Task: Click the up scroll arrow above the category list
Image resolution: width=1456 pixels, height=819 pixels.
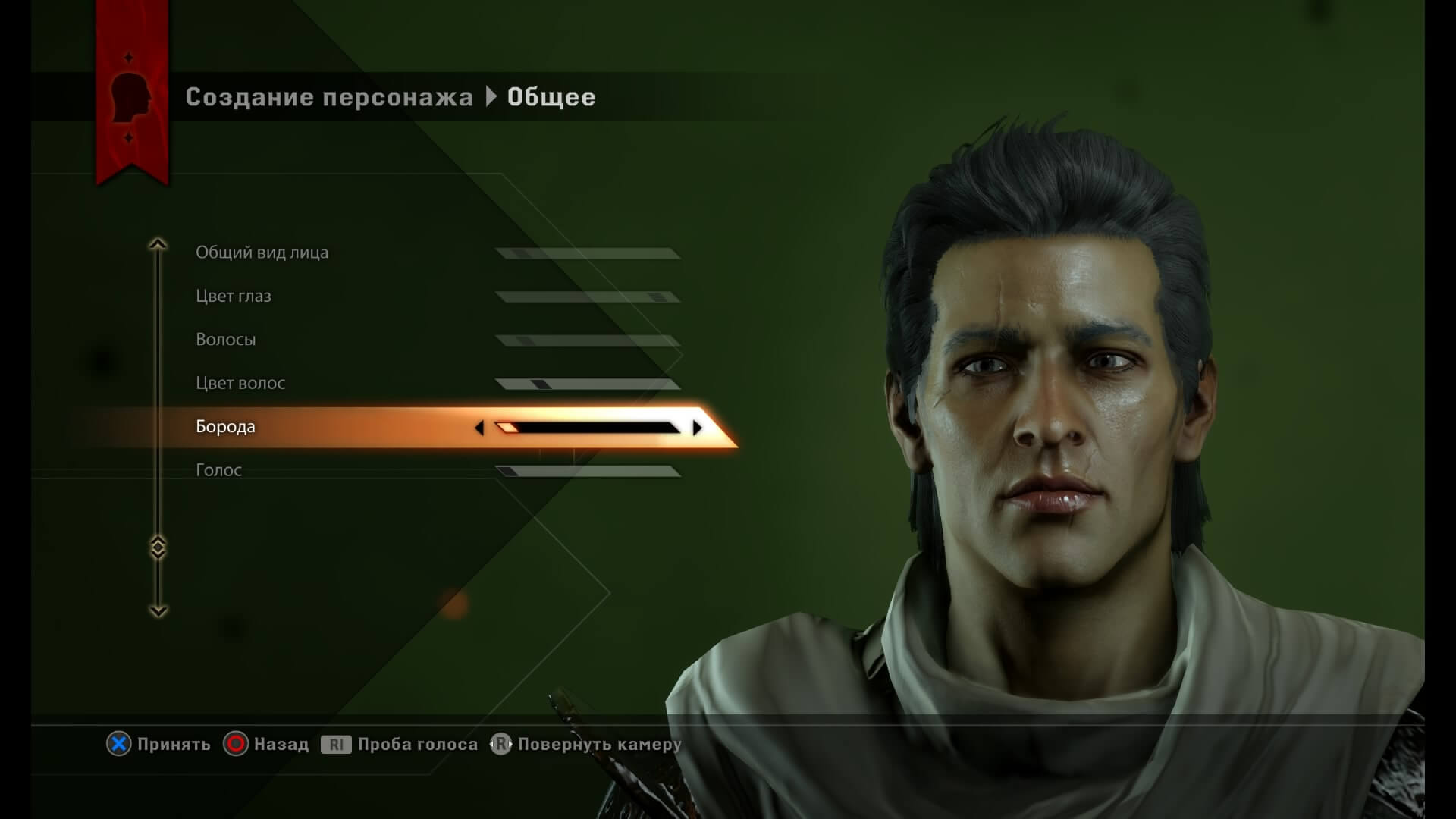Action: tap(158, 244)
